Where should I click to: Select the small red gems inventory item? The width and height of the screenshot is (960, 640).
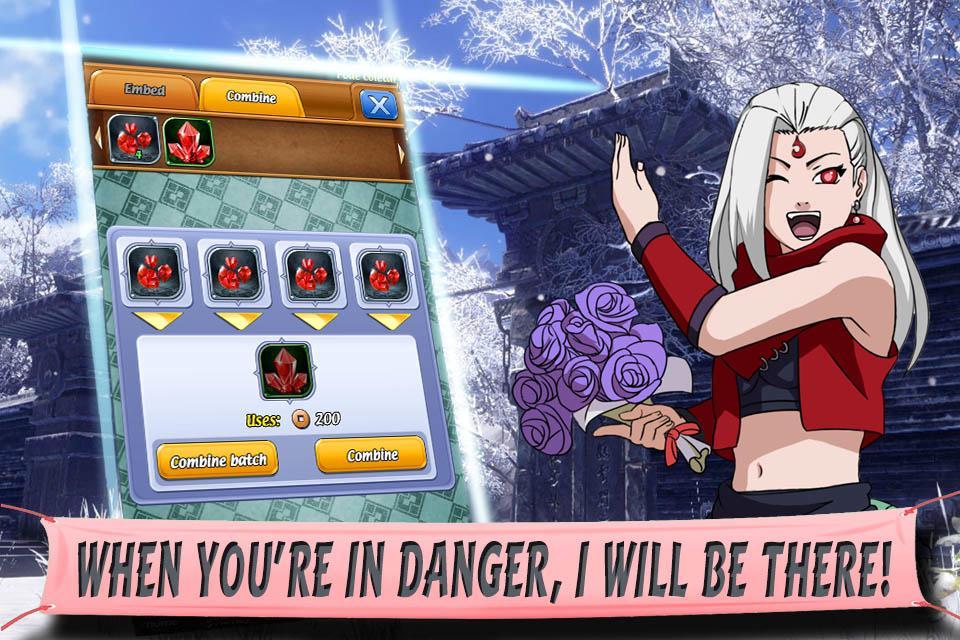pyautogui.click(x=129, y=140)
